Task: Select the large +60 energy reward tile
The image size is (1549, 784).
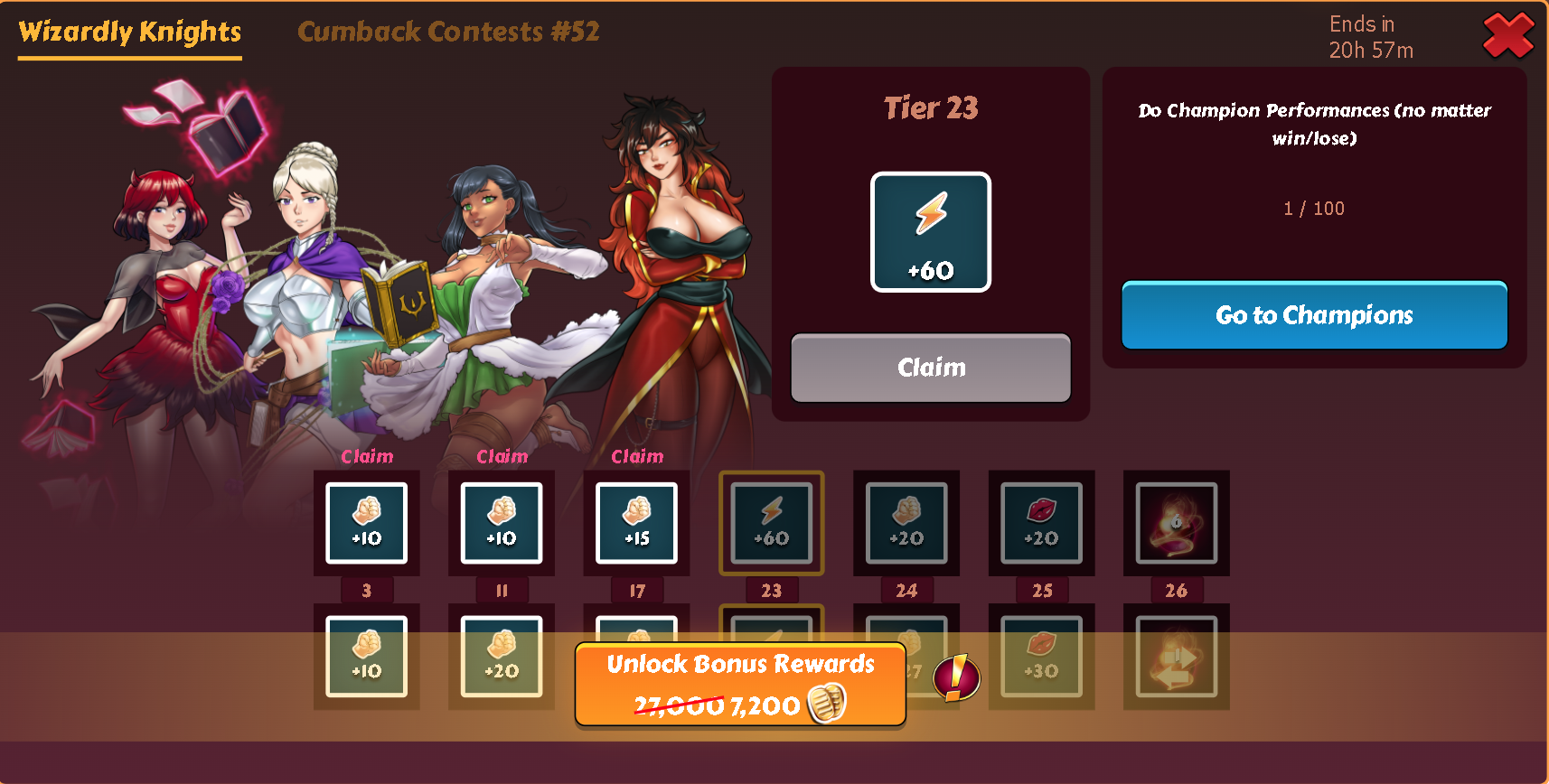Action: click(931, 232)
